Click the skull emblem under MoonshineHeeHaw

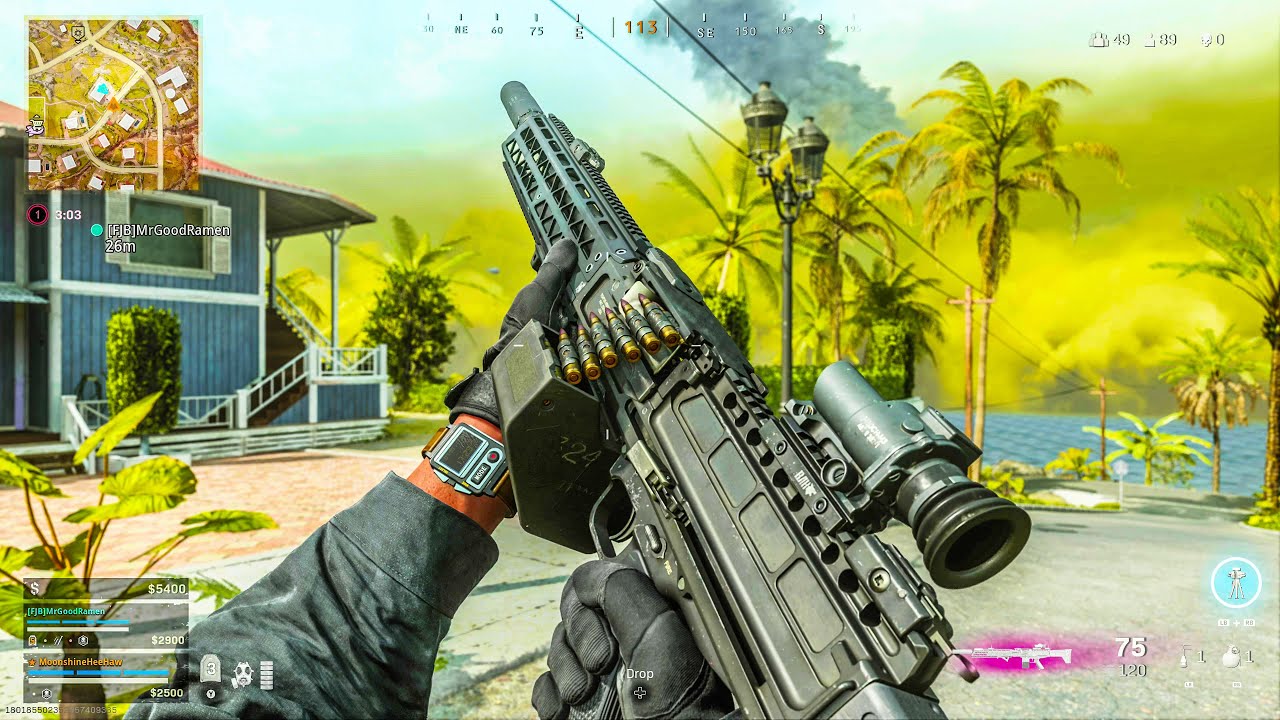tap(47, 695)
